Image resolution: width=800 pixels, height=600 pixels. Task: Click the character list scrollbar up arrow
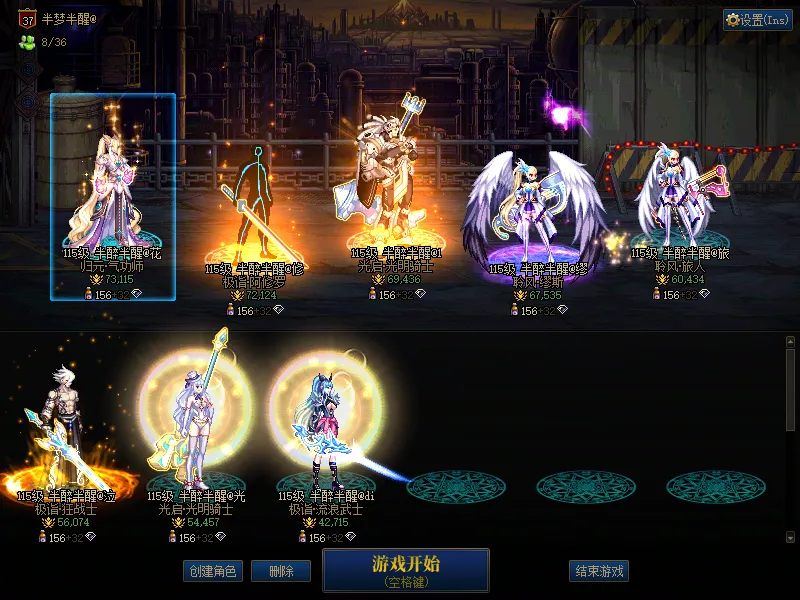[790, 342]
